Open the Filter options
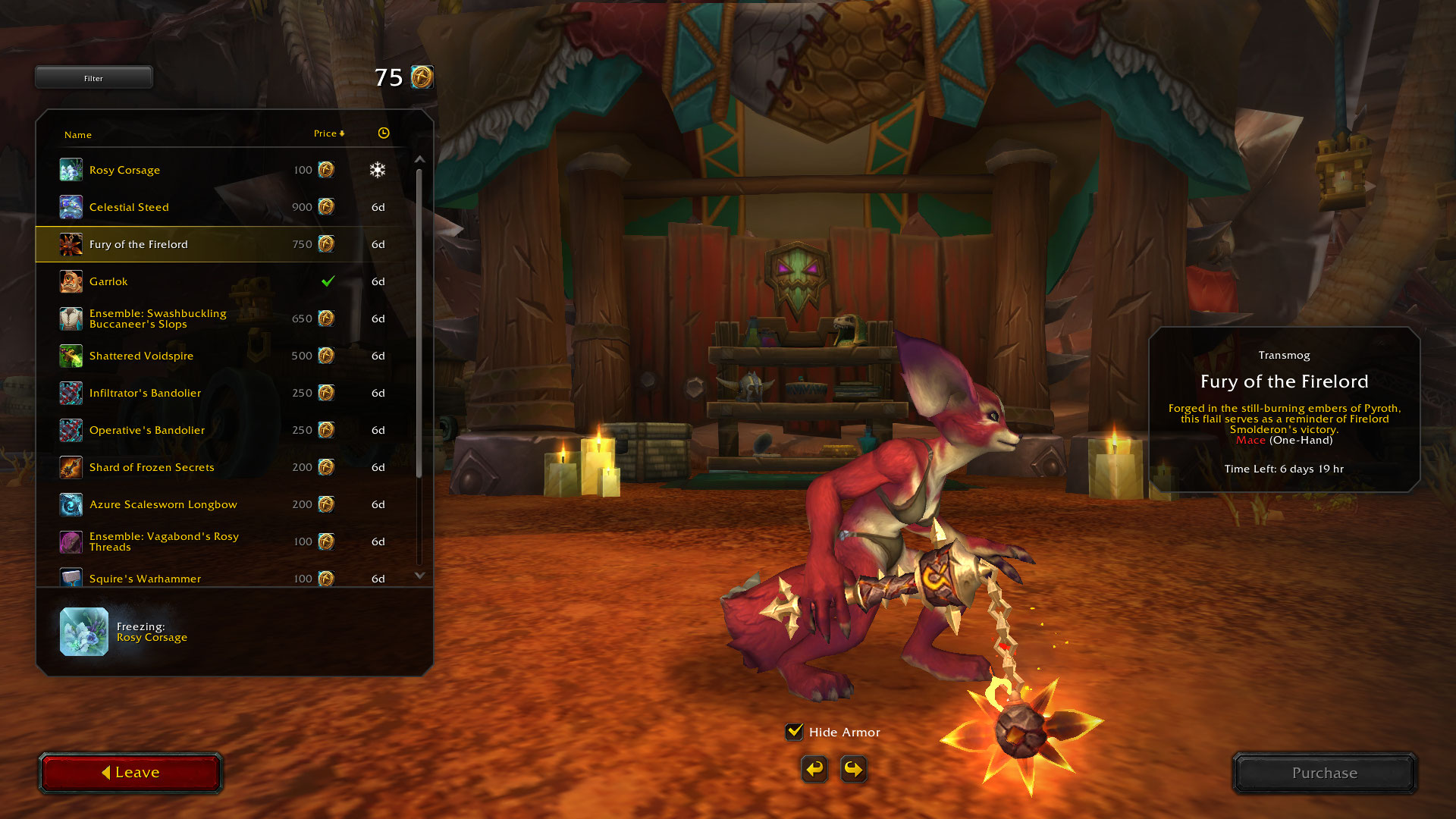Viewport: 1456px width, 819px height. (93, 77)
